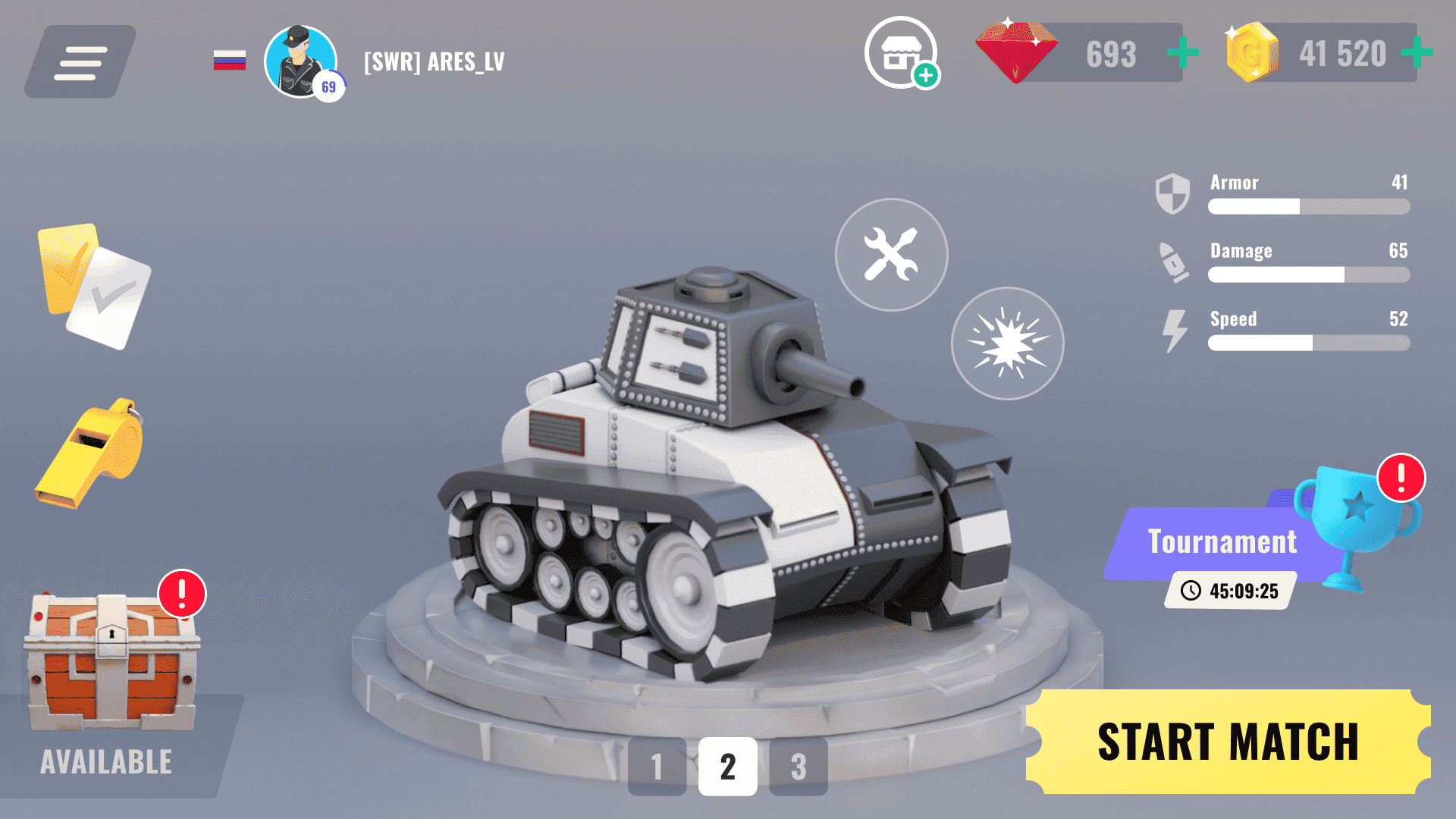
Task: Switch to tank slot 1
Action: click(x=657, y=767)
